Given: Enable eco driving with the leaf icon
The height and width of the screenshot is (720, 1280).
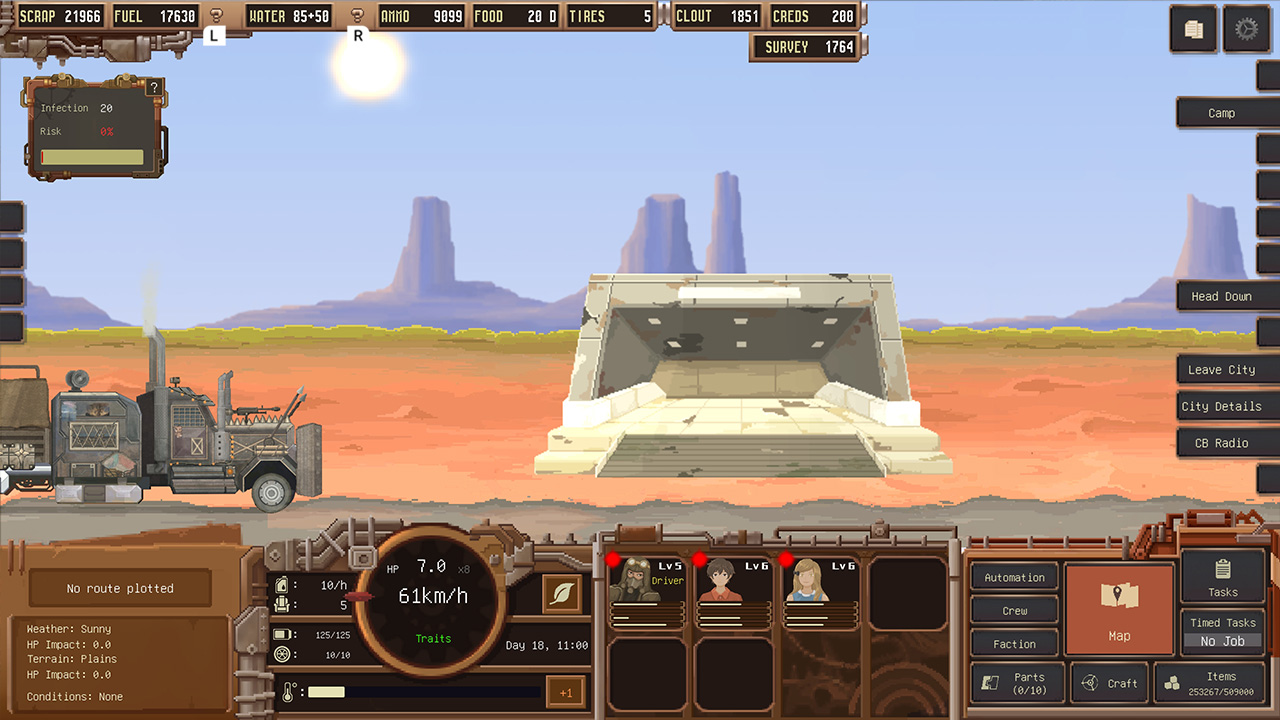Looking at the screenshot, I should click(x=561, y=594).
